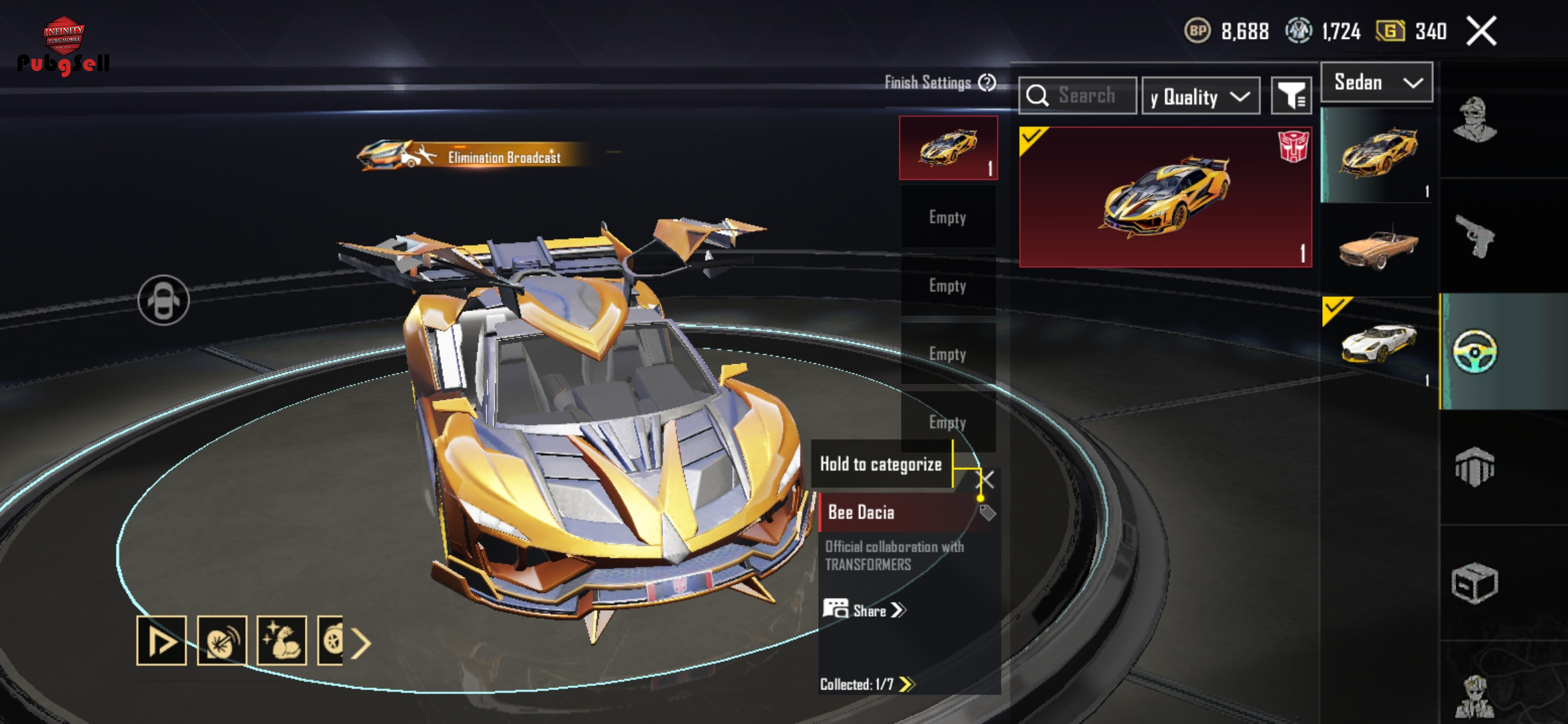Select the equipped Bee Dacia finish slot
The height and width of the screenshot is (724, 1568).
[948, 148]
